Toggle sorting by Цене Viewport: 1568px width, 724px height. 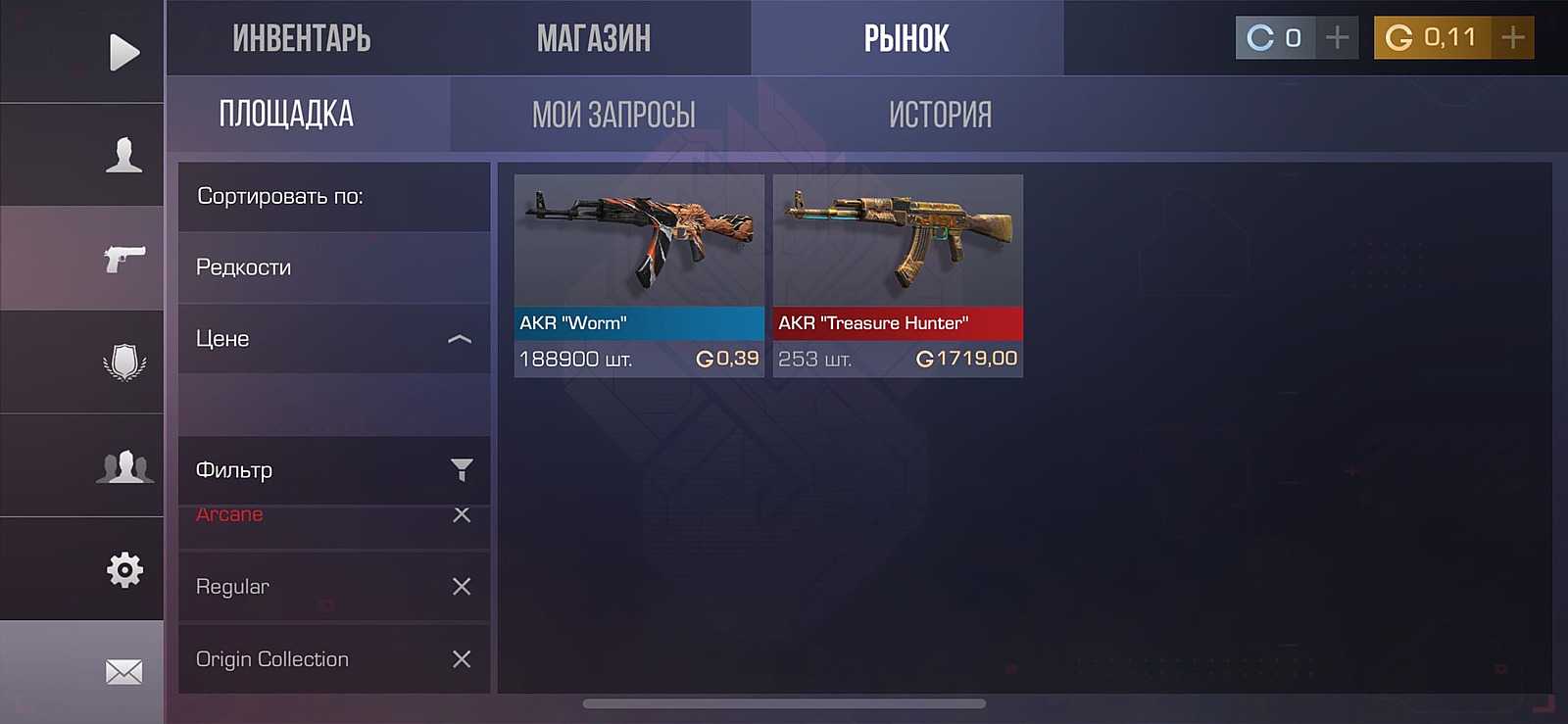point(333,339)
